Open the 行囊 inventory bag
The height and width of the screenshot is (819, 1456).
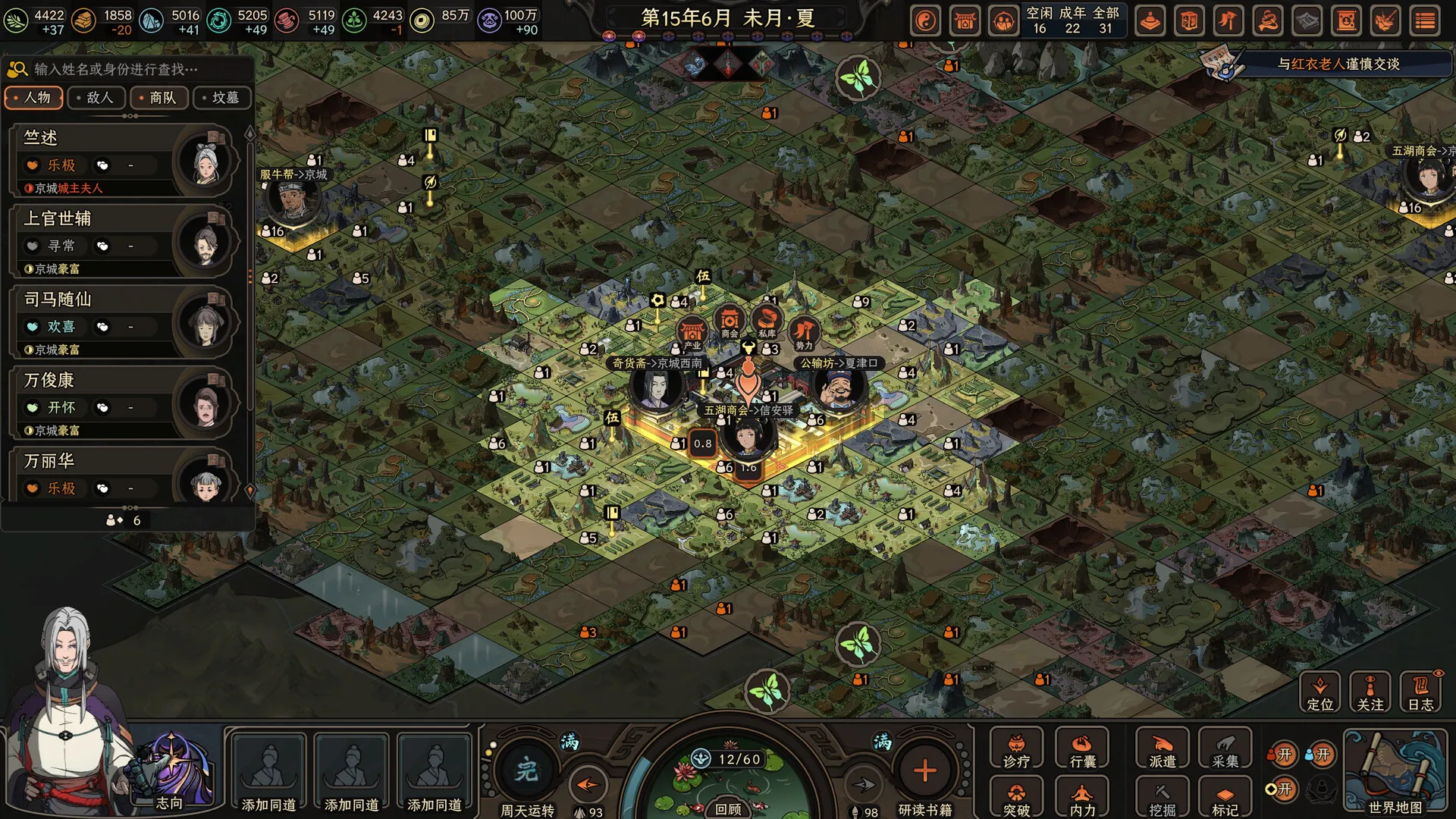click(1082, 750)
